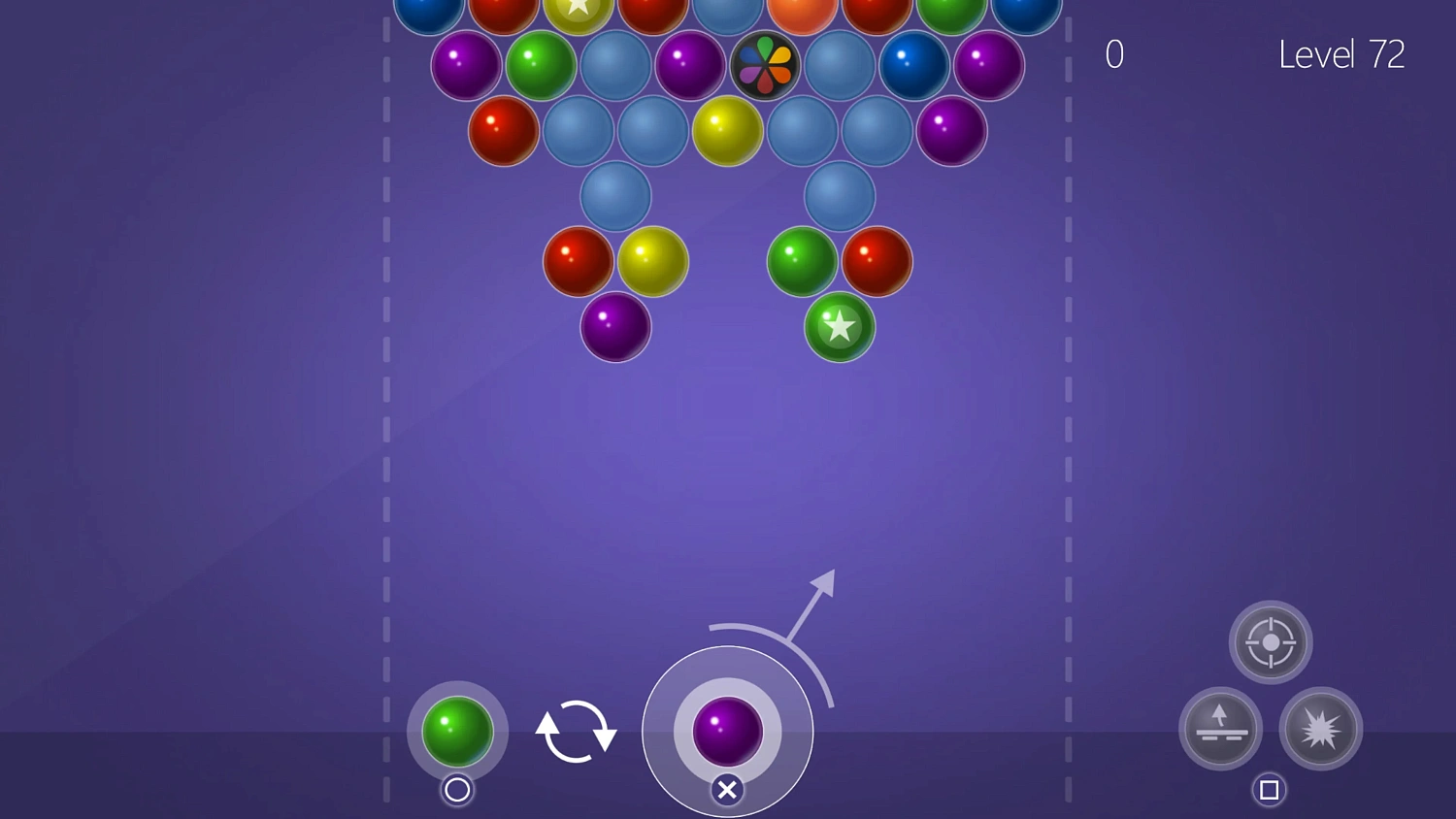Select the bounce-line power-up with upward arrow

pos(1220,729)
